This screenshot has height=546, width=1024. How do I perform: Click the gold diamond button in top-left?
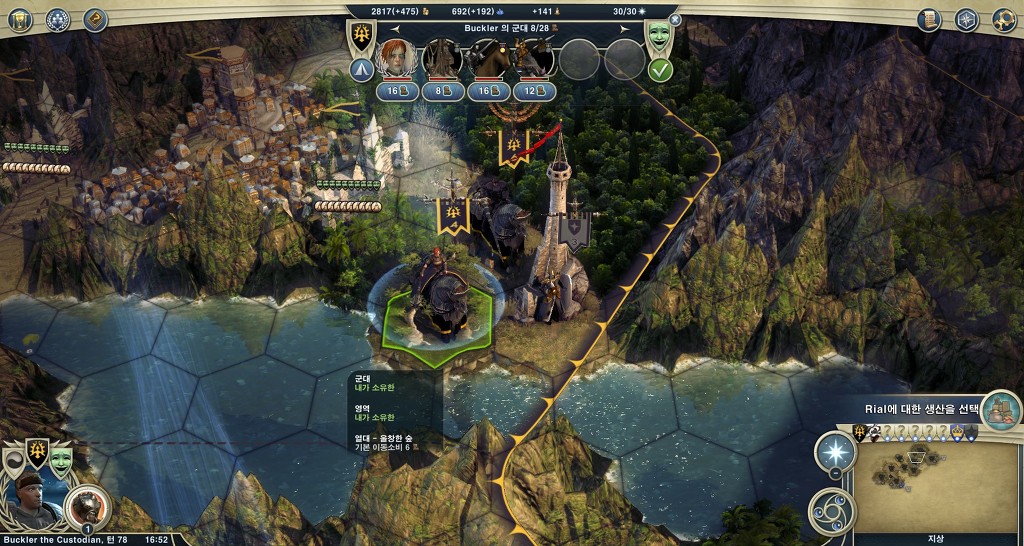pyautogui.click(x=95, y=19)
